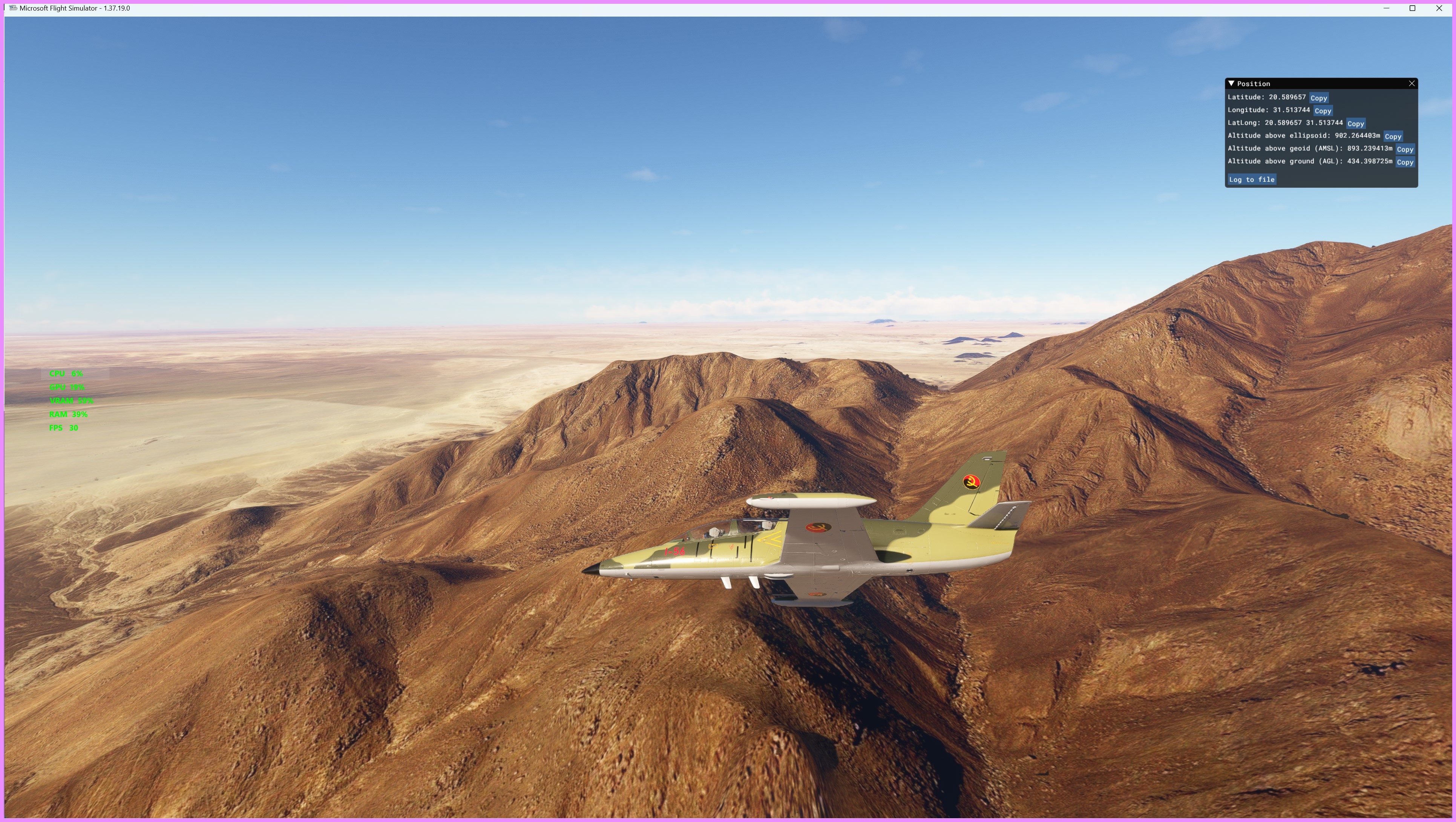This screenshot has height=822, width=1456.
Task: Copy altitude above ellipsoid value
Action: pyautogui.click(x=1392, y=137)
